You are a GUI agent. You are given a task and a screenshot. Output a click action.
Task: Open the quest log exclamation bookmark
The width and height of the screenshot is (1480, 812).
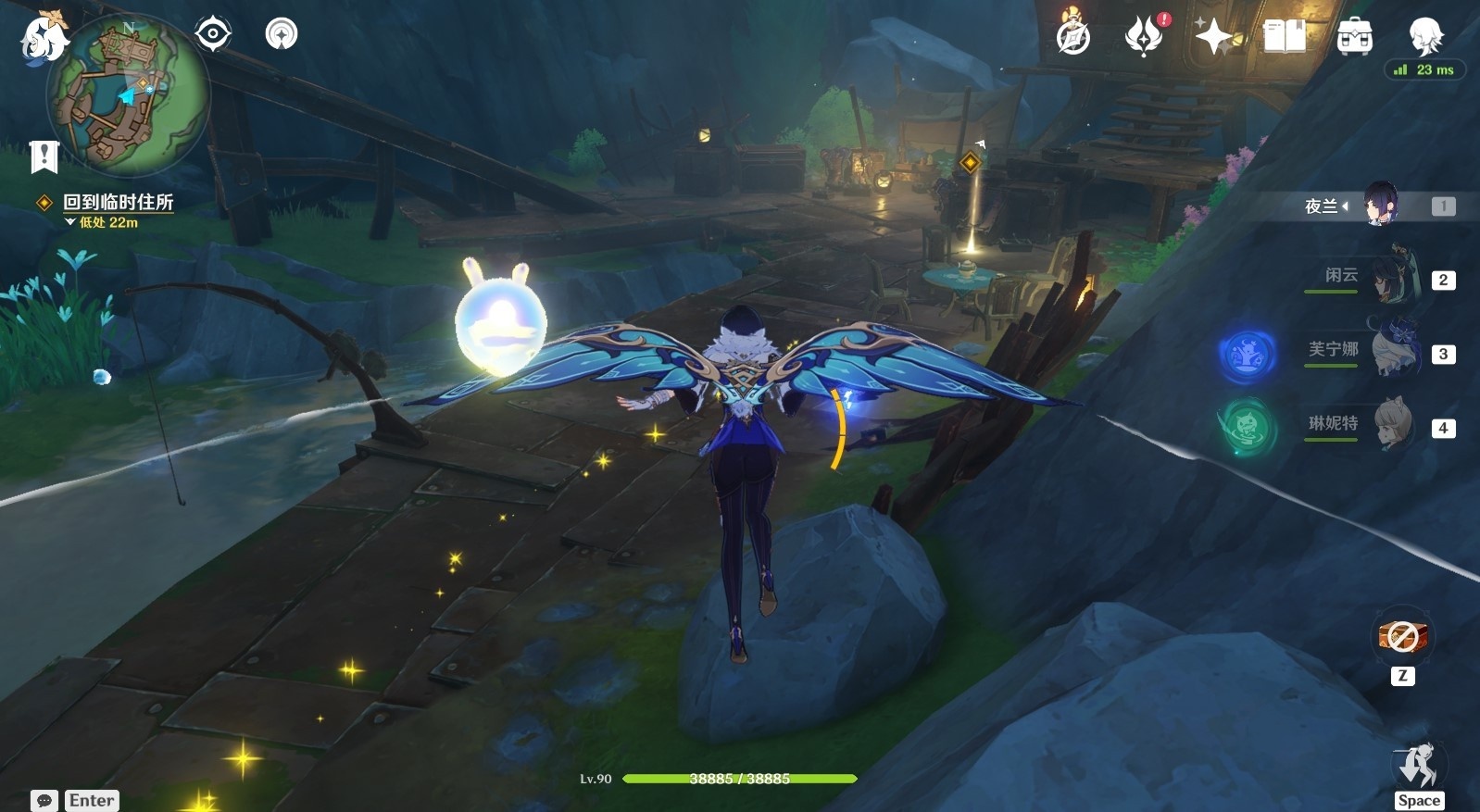(x=44, y=157)
